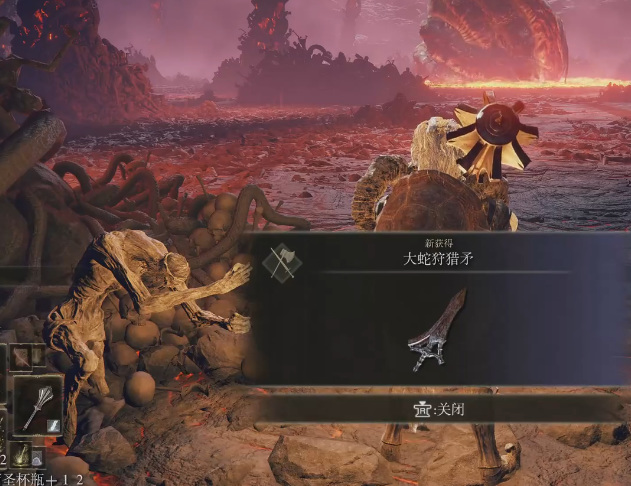
Task: Close the new item obtained popup
Action: coord(437,408)
